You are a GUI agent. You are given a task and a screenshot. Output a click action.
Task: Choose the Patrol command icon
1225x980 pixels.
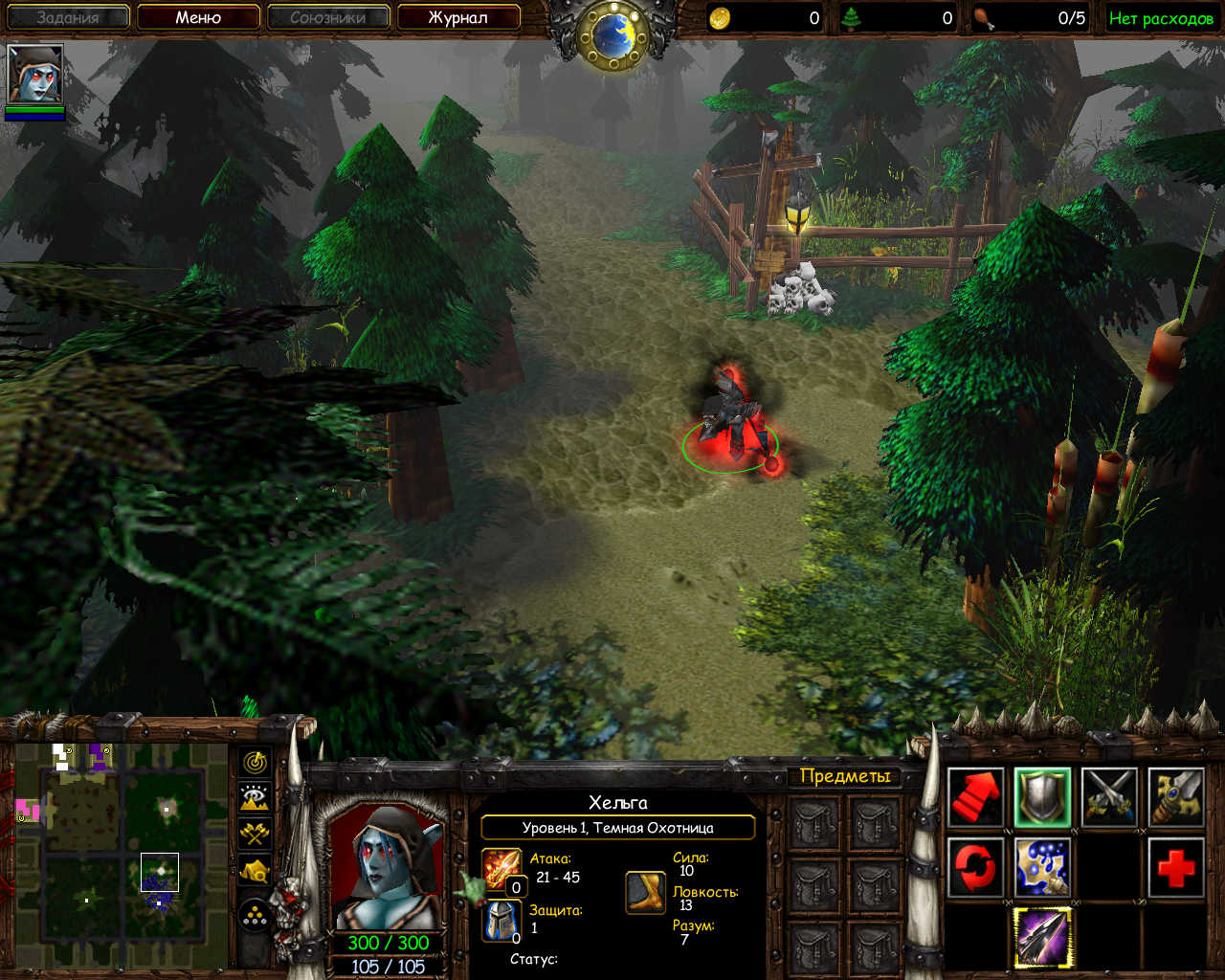click(x=1176, y=797)
